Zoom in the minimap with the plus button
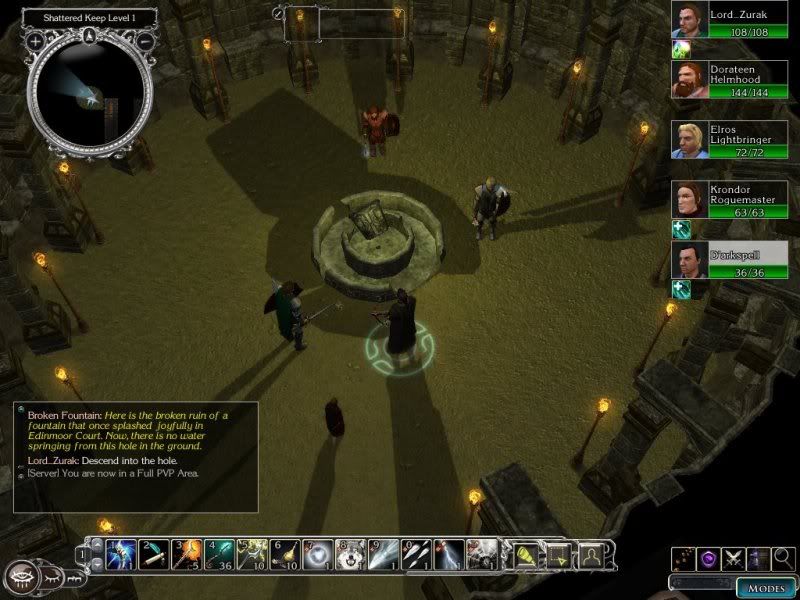The width and height of the screenshot is (800, 600). pos(35,42)
